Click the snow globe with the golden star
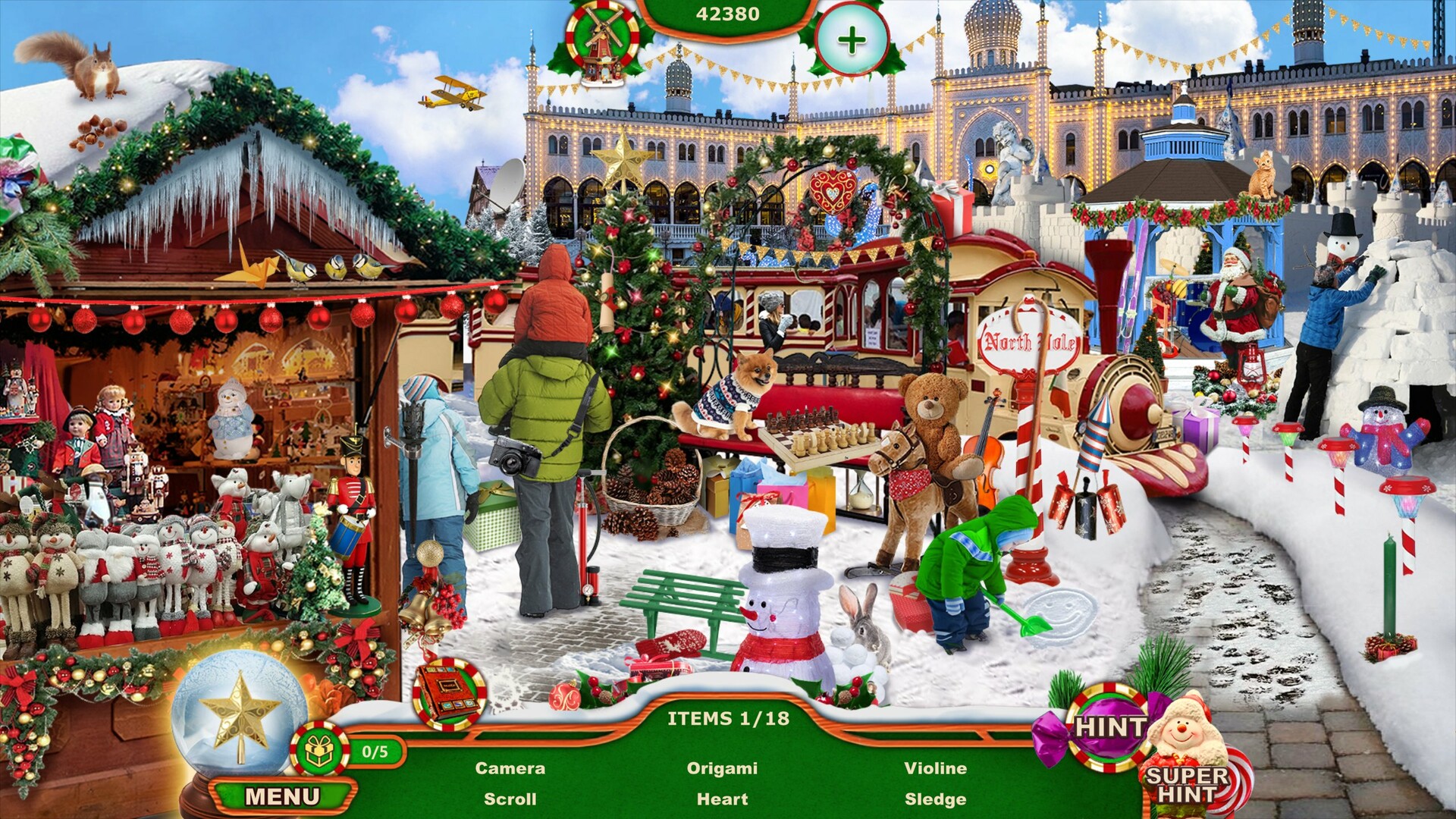1456x819 pixels. [x=240, y=728]
